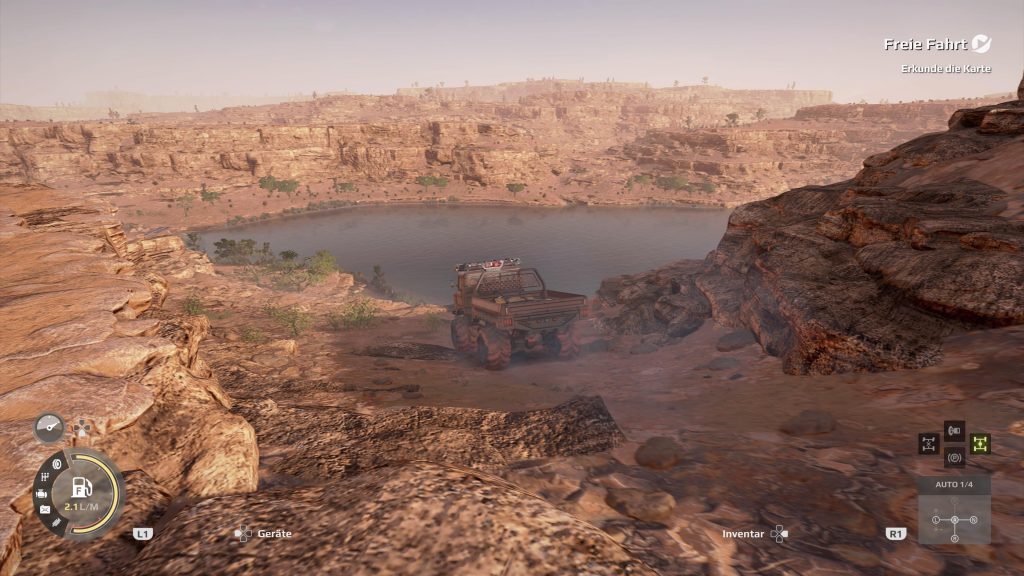Switch on the headlights icon

pyautogui.click(x=954, y=431)
